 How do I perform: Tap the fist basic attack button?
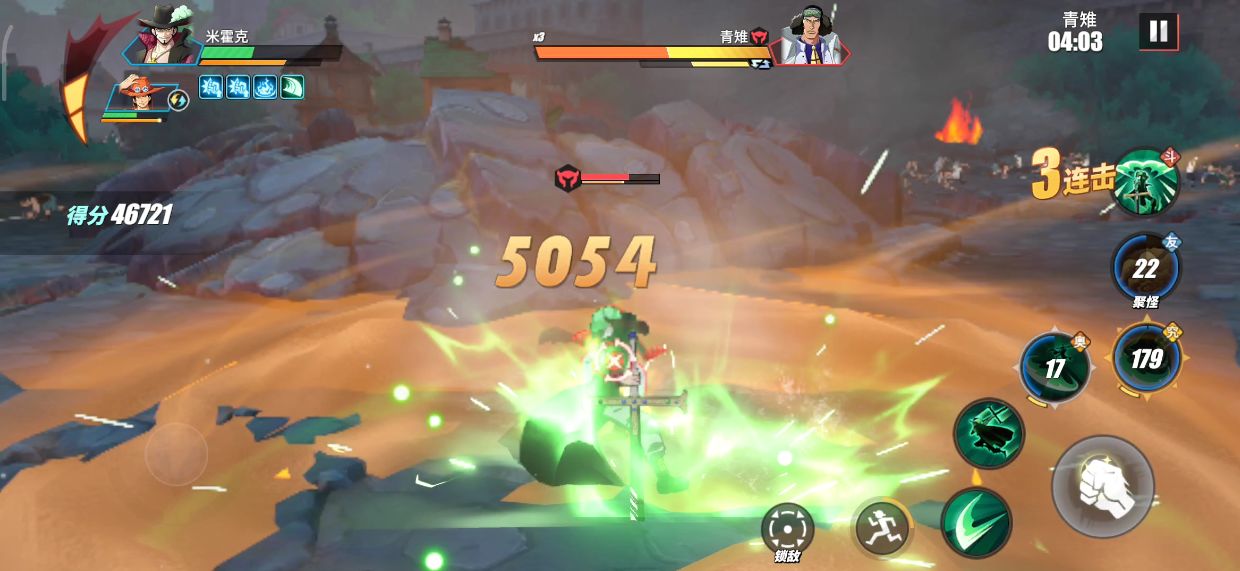click(x=1103, y=487)
